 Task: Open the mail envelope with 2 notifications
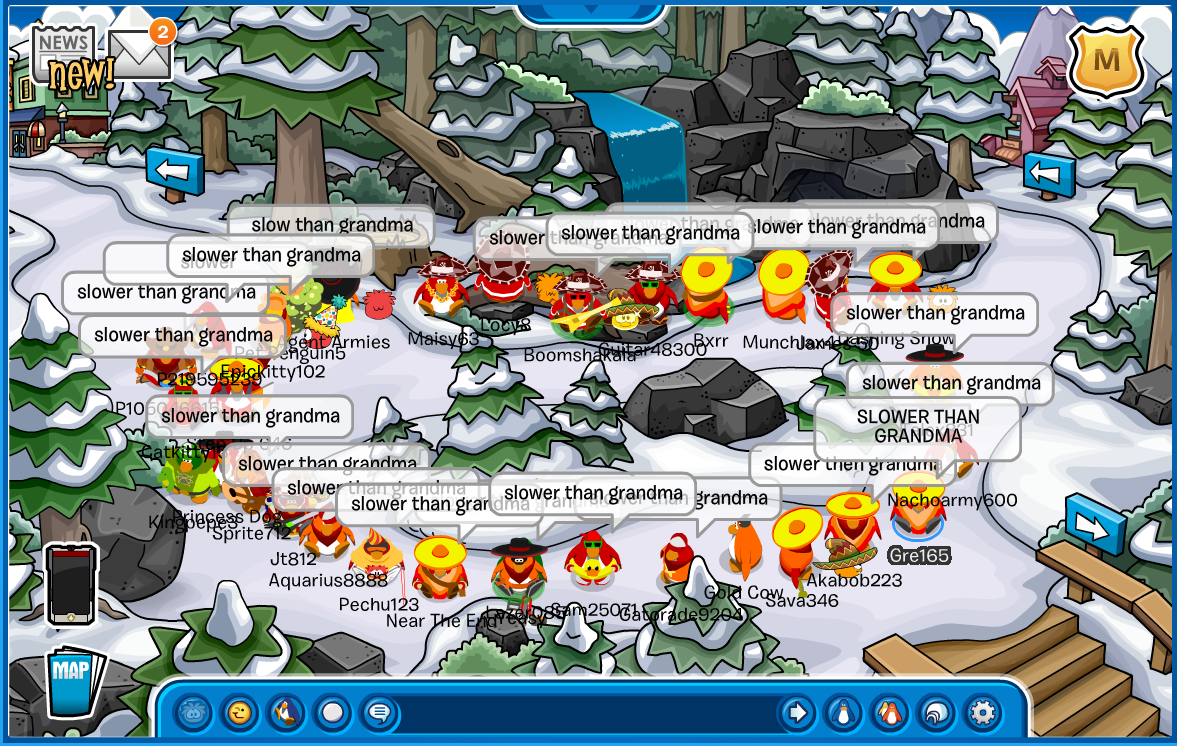[x=139, y=53]
